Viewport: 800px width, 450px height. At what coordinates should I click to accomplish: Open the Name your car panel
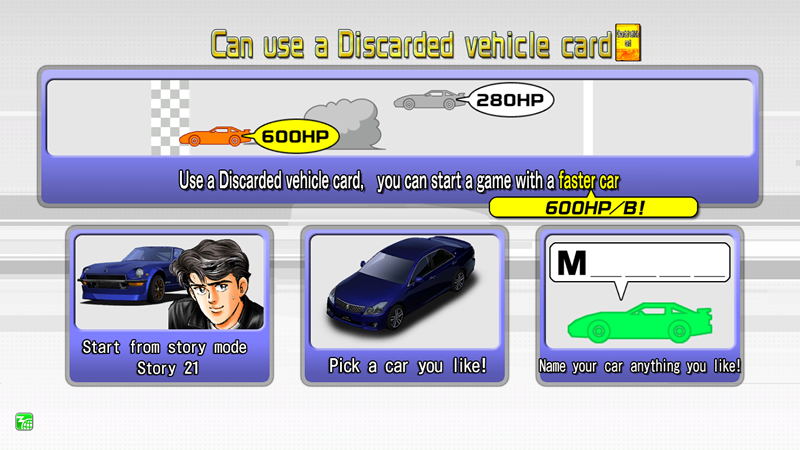click(640, 305)
